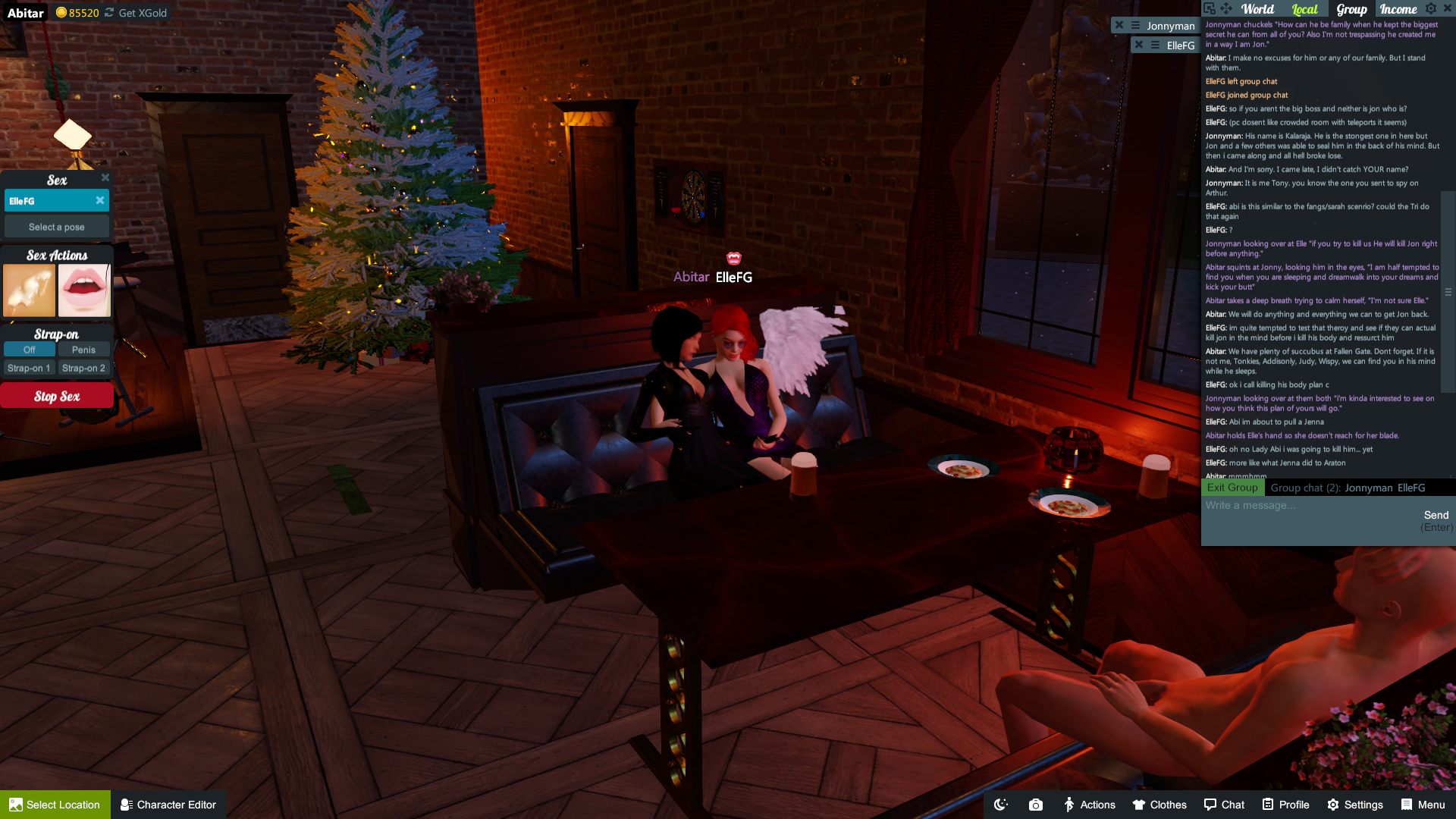Toggle the Chat panel from bottom bar
Screen dimensions: 1456x819
(1224, 805)
